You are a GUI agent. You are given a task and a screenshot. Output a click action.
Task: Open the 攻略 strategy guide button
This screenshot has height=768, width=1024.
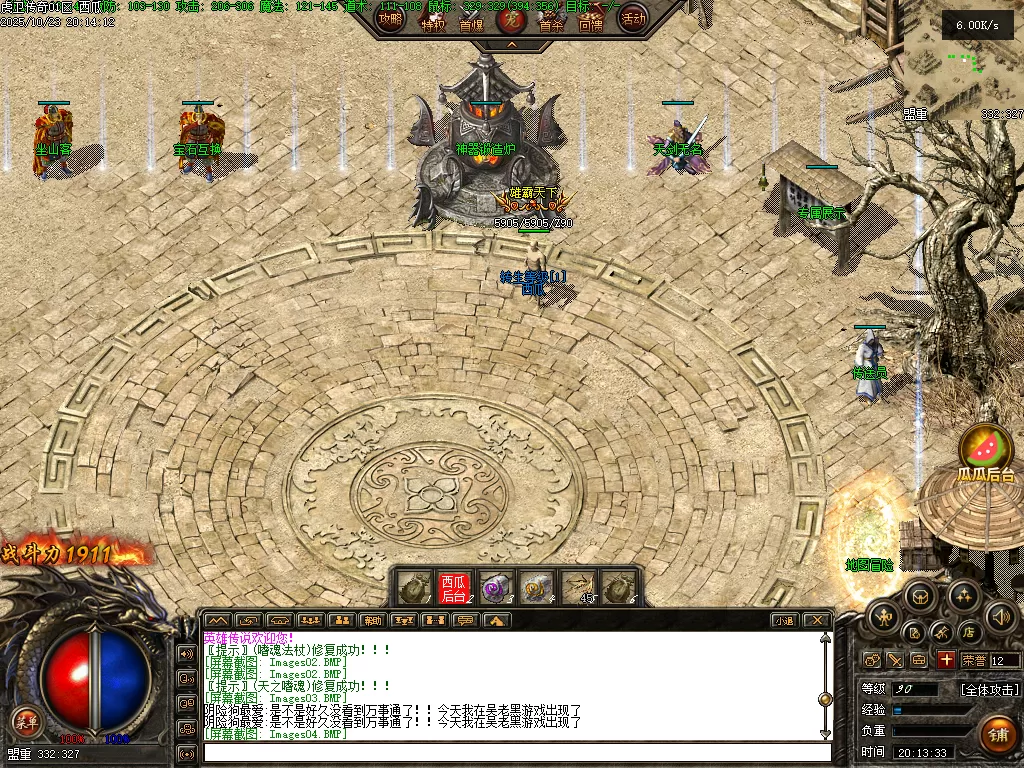tap(390, 17)
